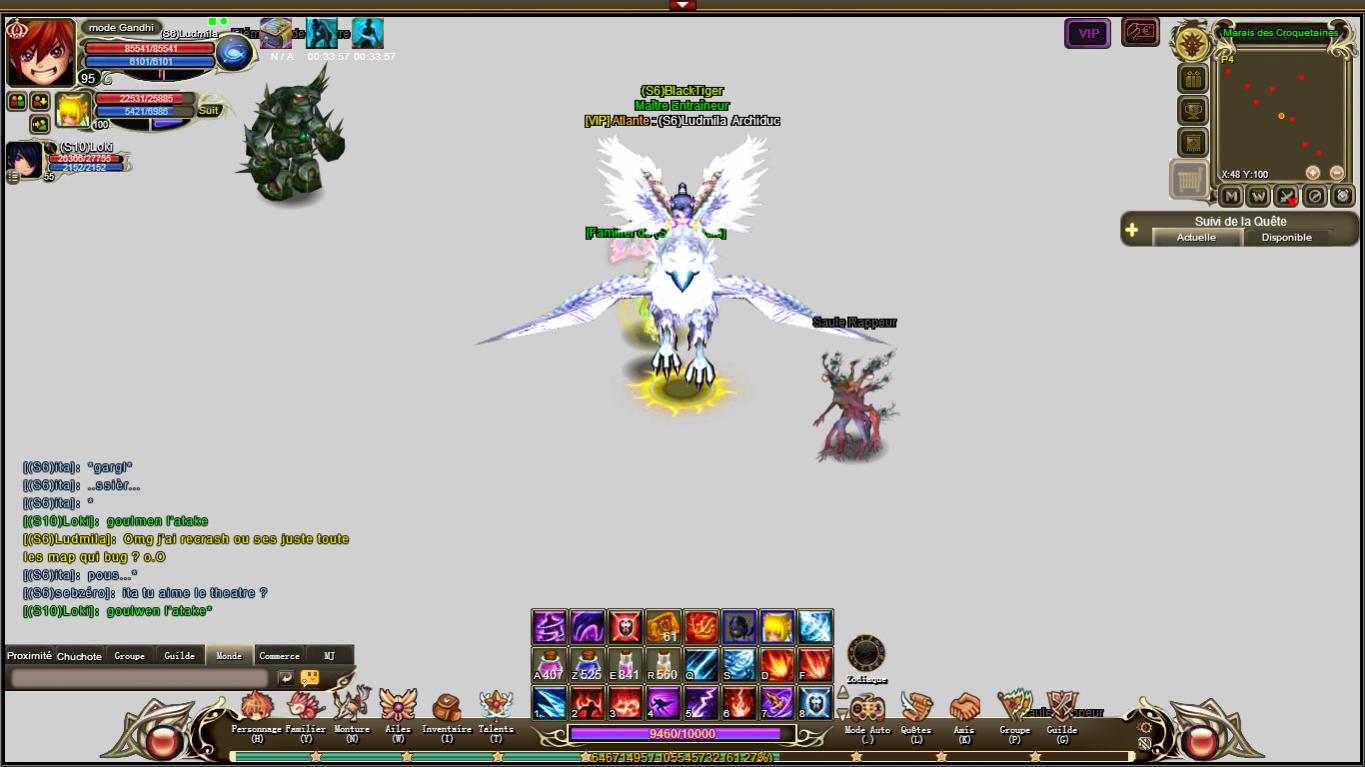Open the world map with W button
This screenshot has width=1365, height=767.
(x=1258, y=196)
